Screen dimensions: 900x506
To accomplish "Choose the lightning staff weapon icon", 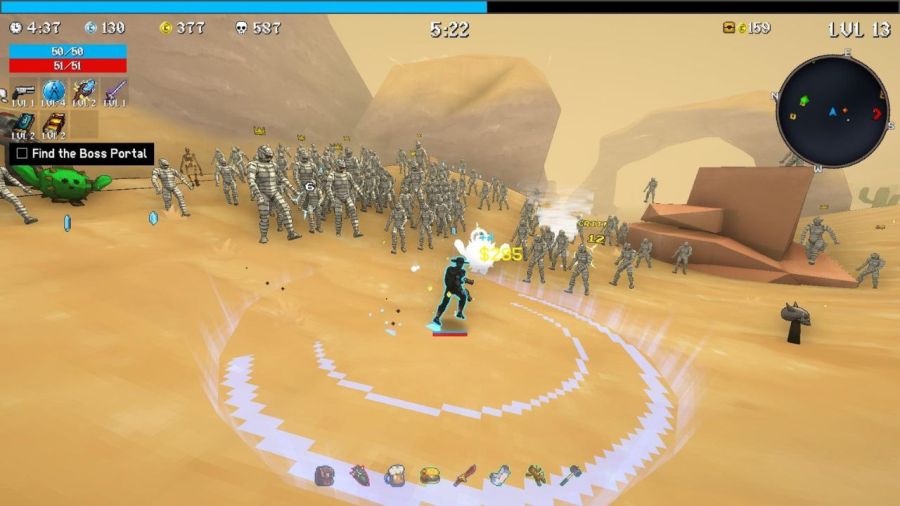I will 84,92.
